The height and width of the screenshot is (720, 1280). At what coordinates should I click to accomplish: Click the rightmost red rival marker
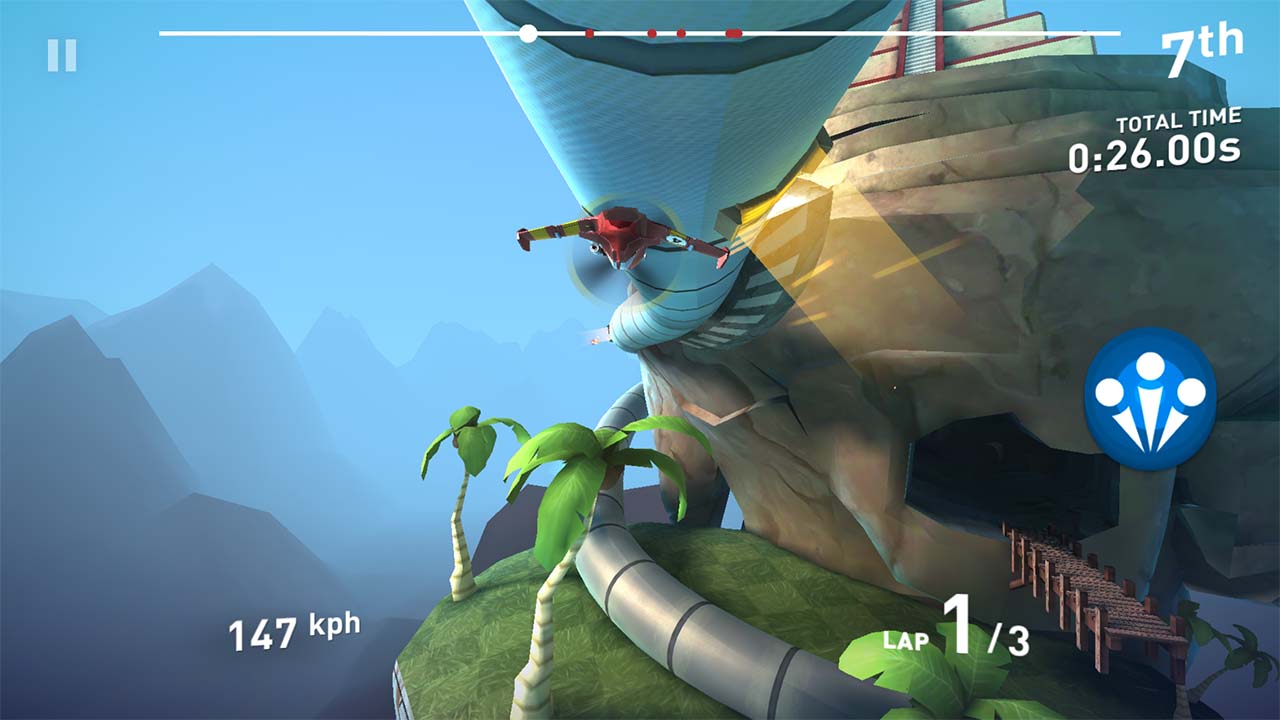737,31
